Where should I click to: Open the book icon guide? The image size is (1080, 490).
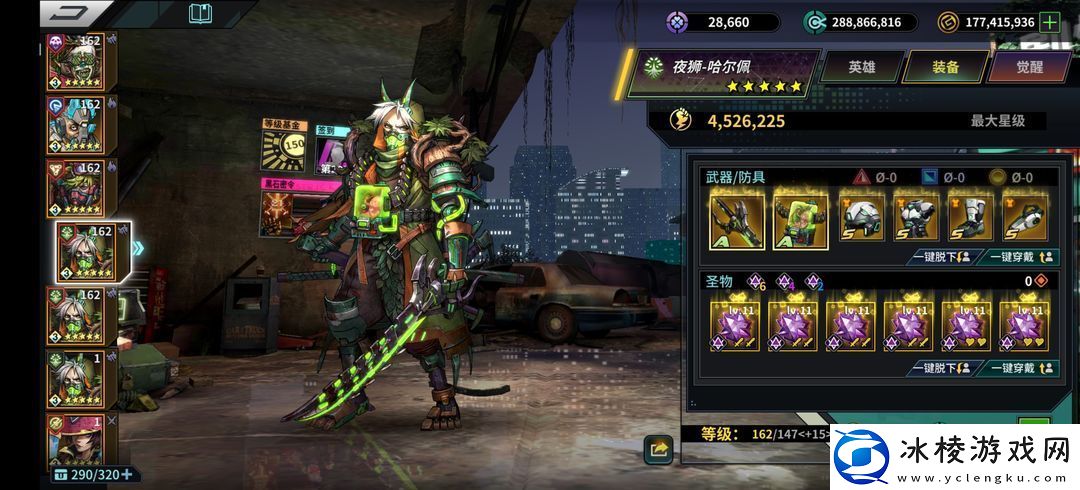(x=200, y=14)
